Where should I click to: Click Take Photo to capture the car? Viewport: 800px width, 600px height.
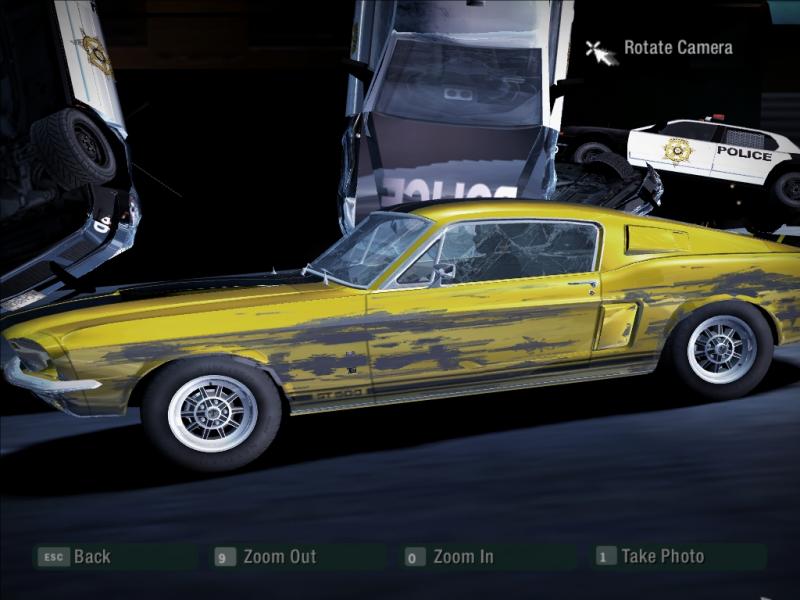(662, 556)
